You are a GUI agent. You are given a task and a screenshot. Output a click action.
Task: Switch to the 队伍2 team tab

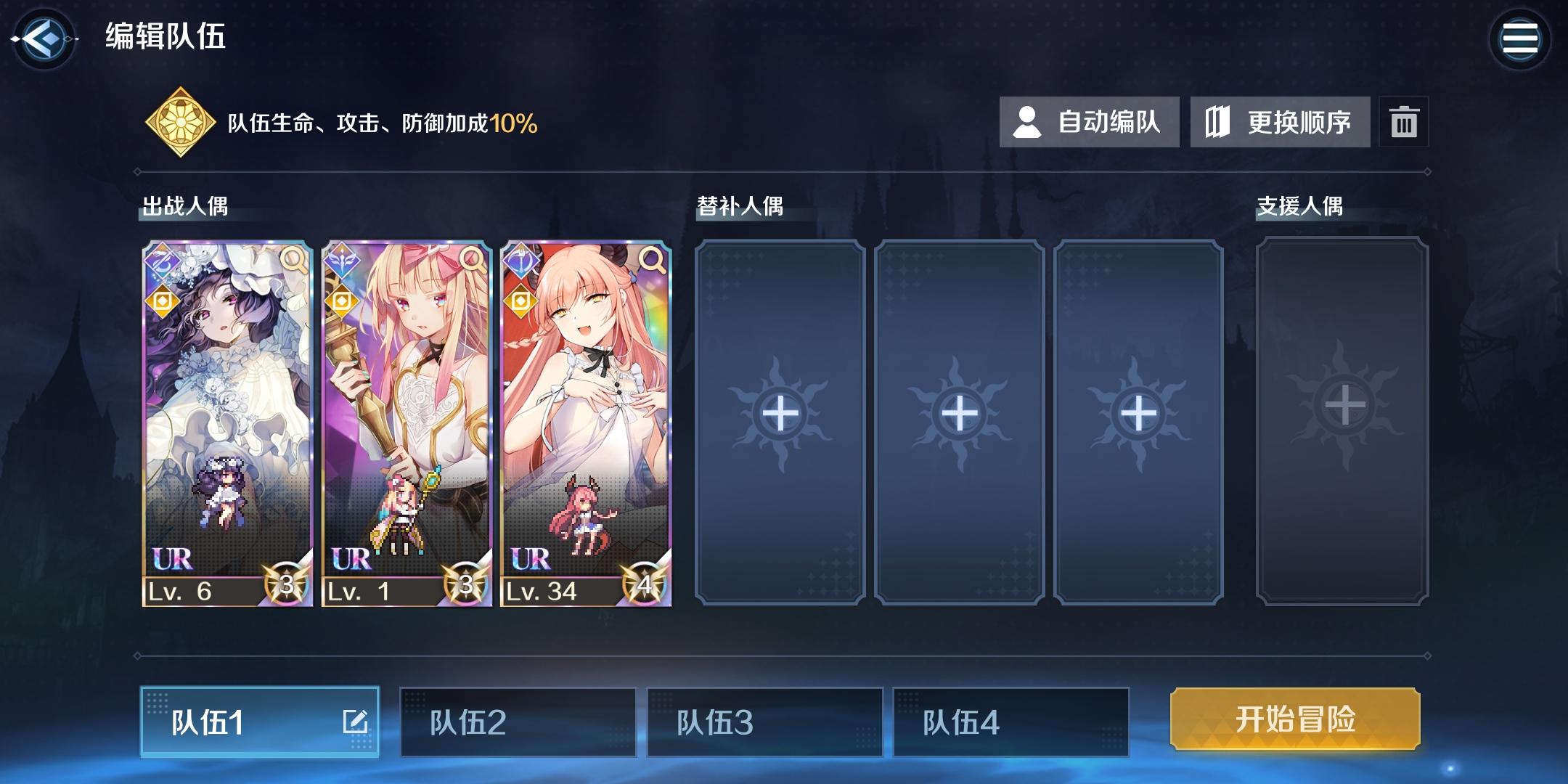click(518, 723)
